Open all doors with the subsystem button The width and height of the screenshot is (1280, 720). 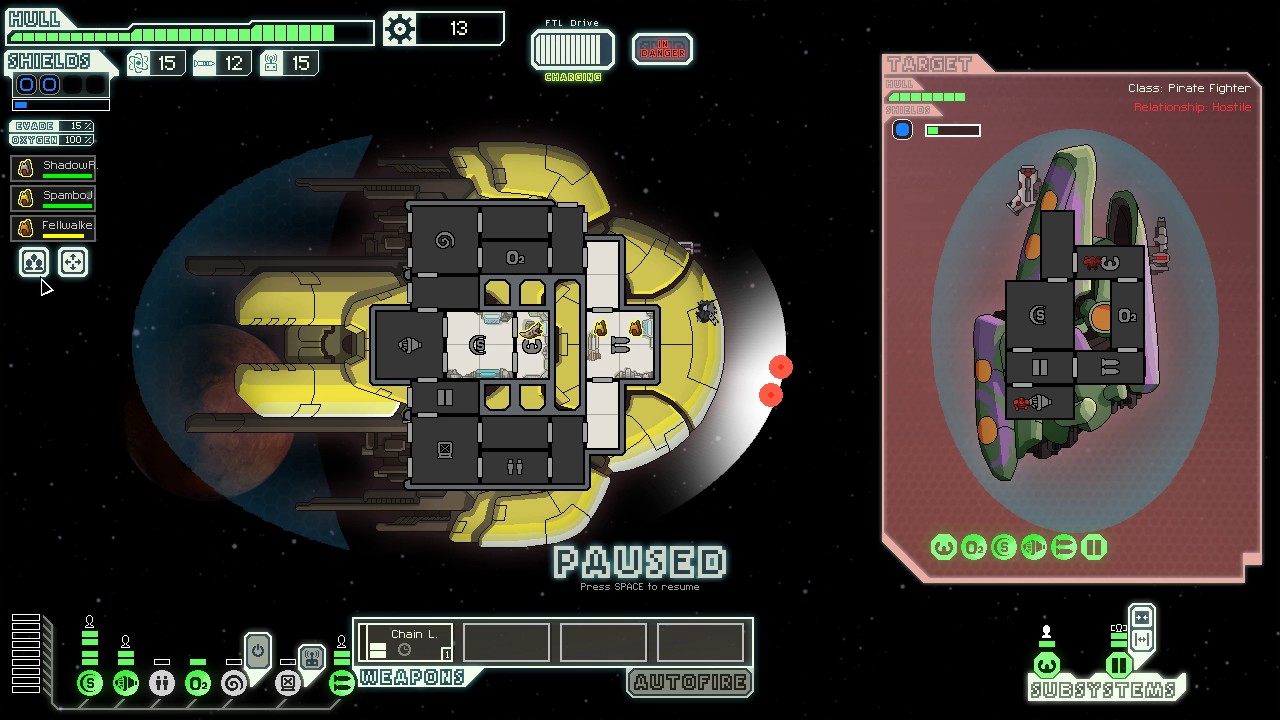pos(1142,640)
